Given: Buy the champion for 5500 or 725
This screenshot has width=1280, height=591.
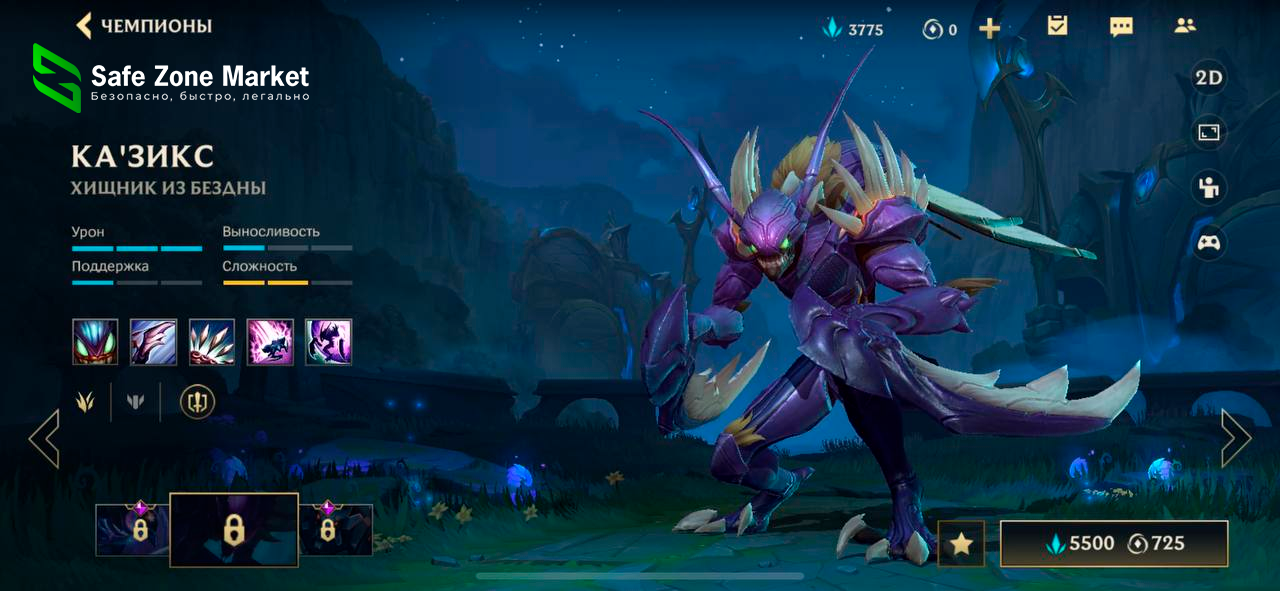Looking at the screenshot, I should click(1114, 544).
